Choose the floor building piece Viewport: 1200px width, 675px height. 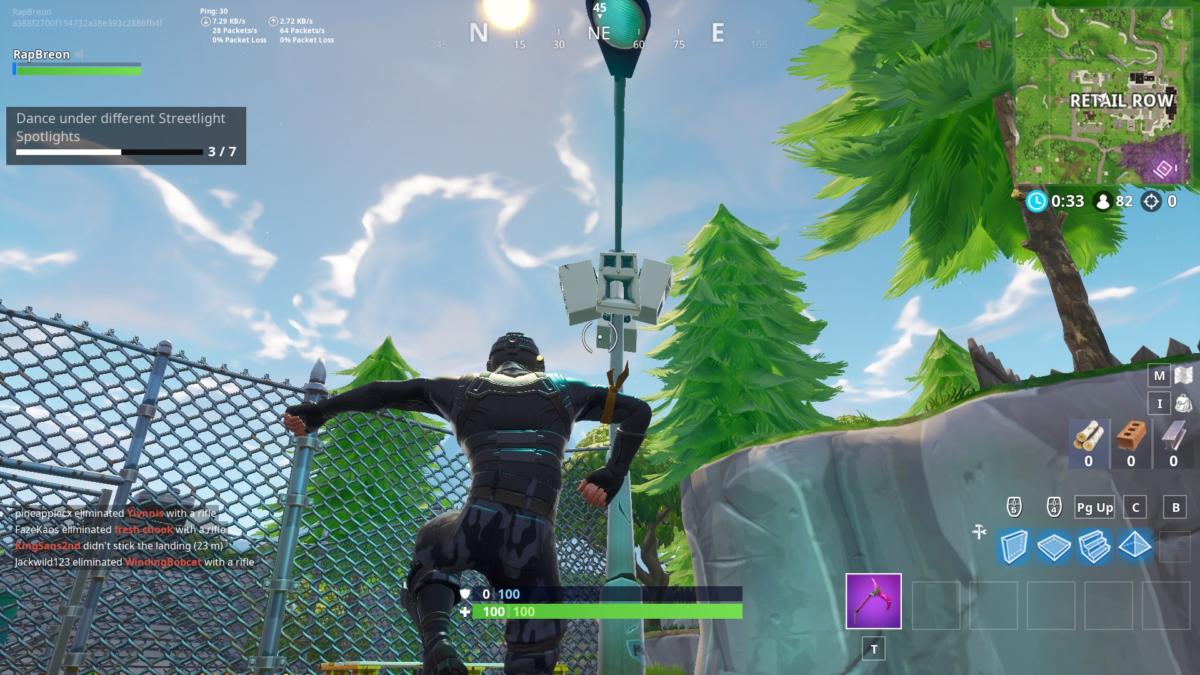(1054, 546)
